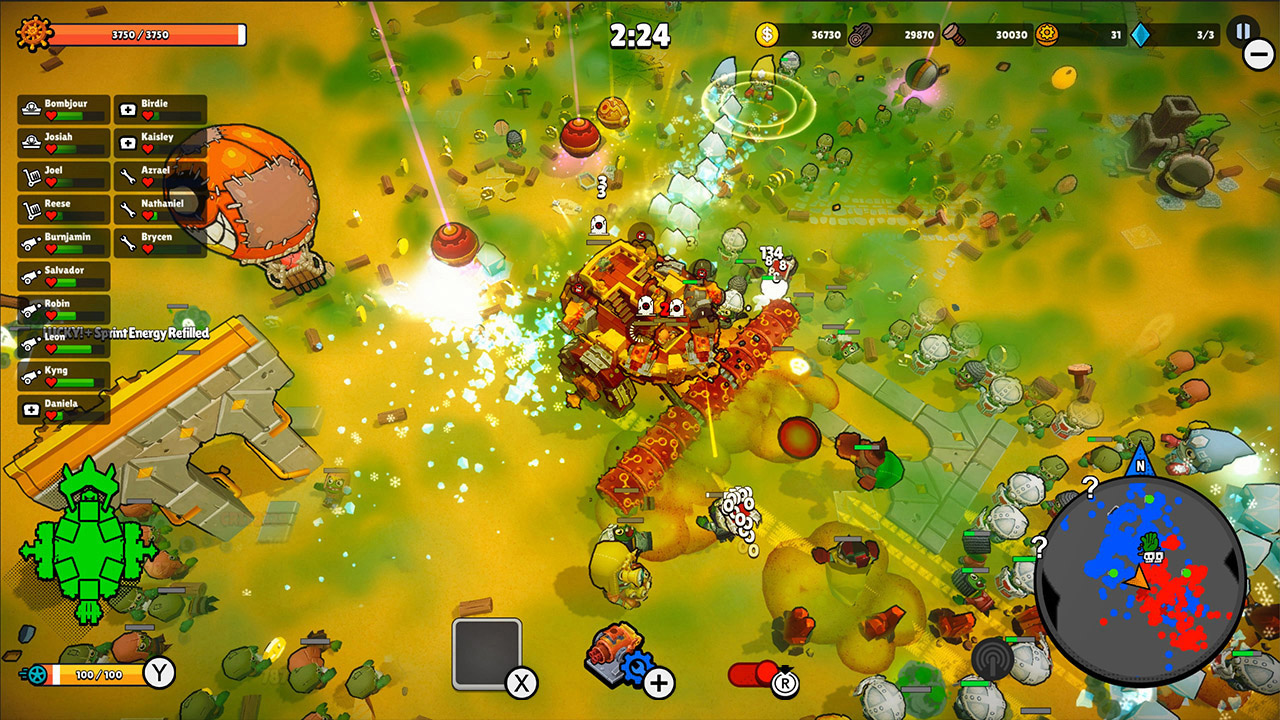Select the empty grey item slot

pos(487,654)
